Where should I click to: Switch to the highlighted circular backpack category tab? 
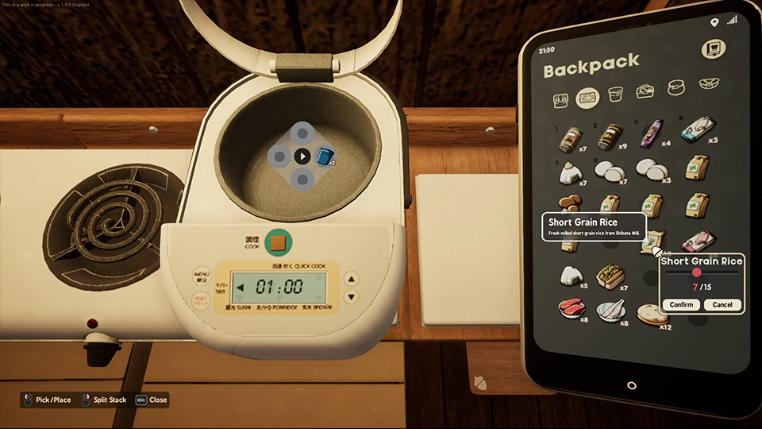click(588, 97)
